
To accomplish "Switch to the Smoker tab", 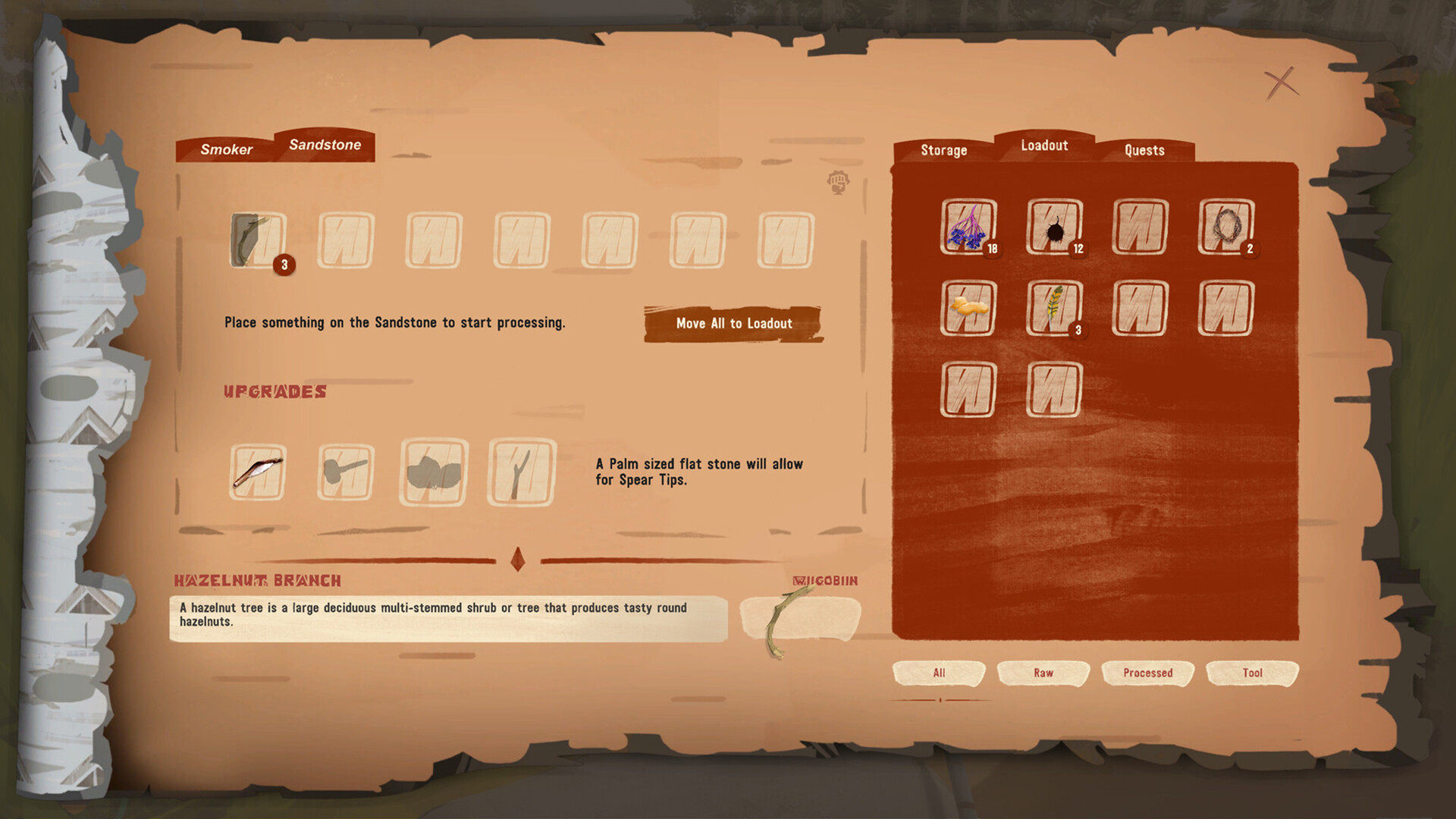I will (x=226, y=149).
